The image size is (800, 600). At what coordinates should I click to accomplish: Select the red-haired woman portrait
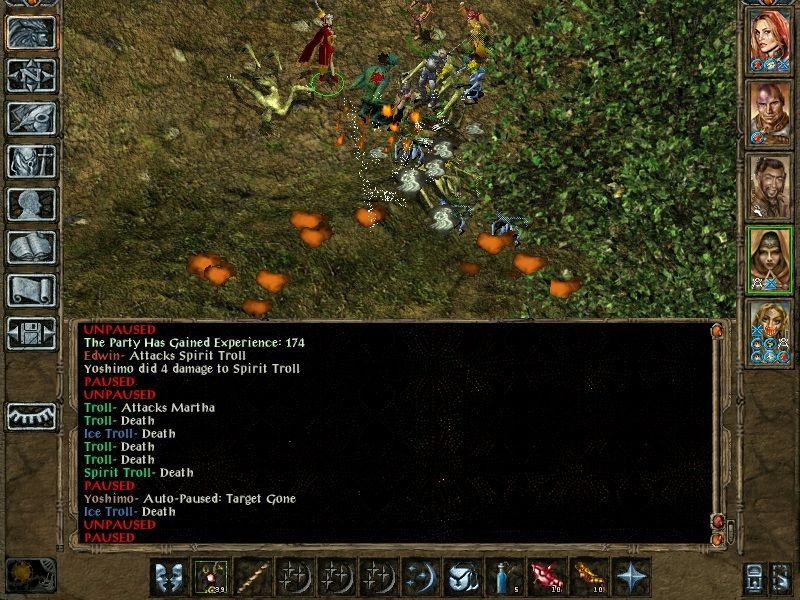pos(770,38)
